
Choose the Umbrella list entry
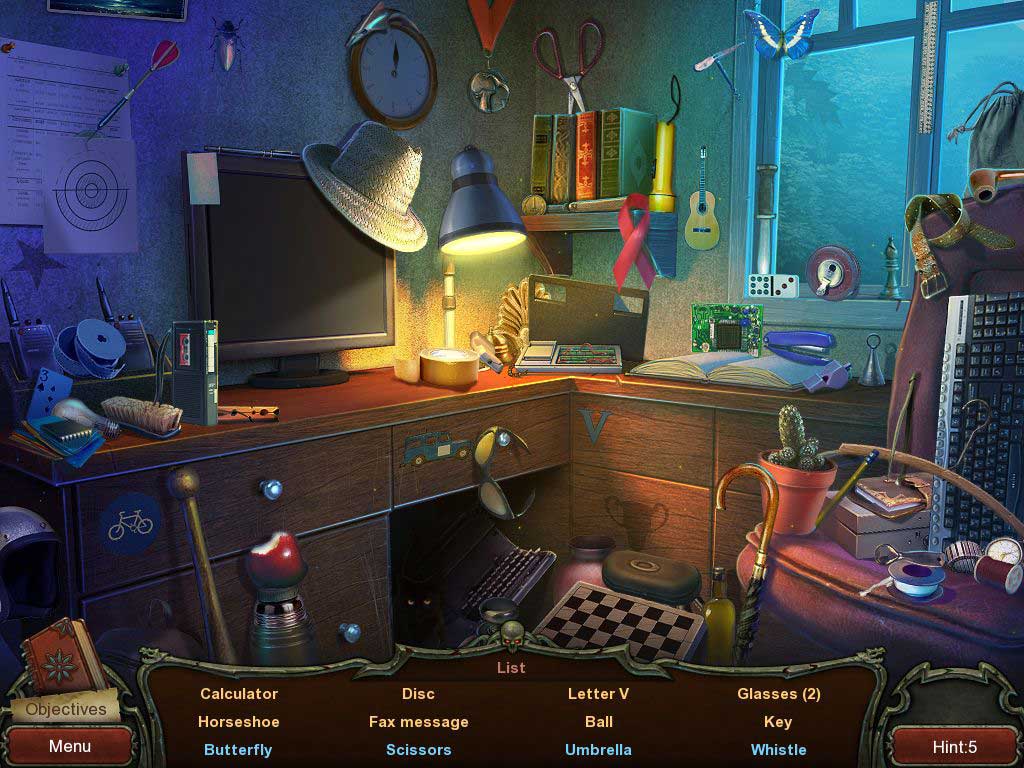point(598,749)
